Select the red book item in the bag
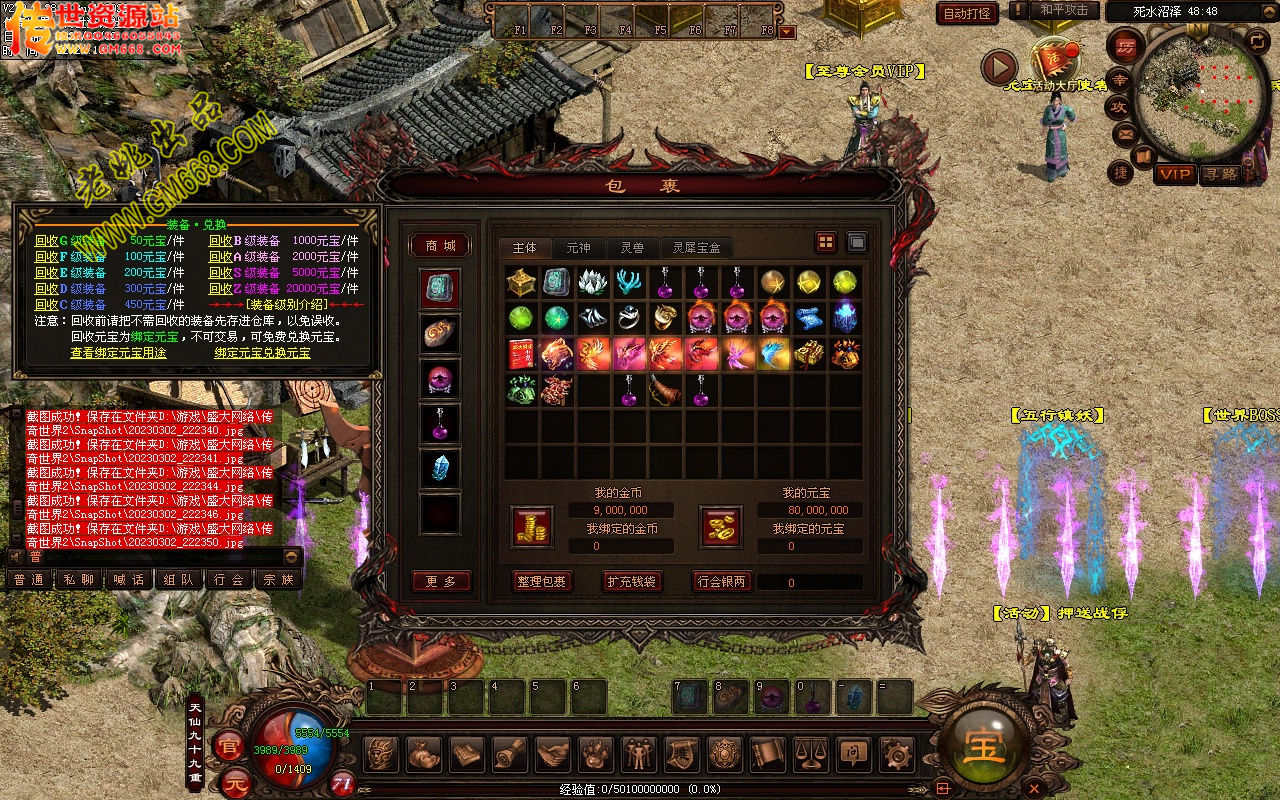 (521, 354)
